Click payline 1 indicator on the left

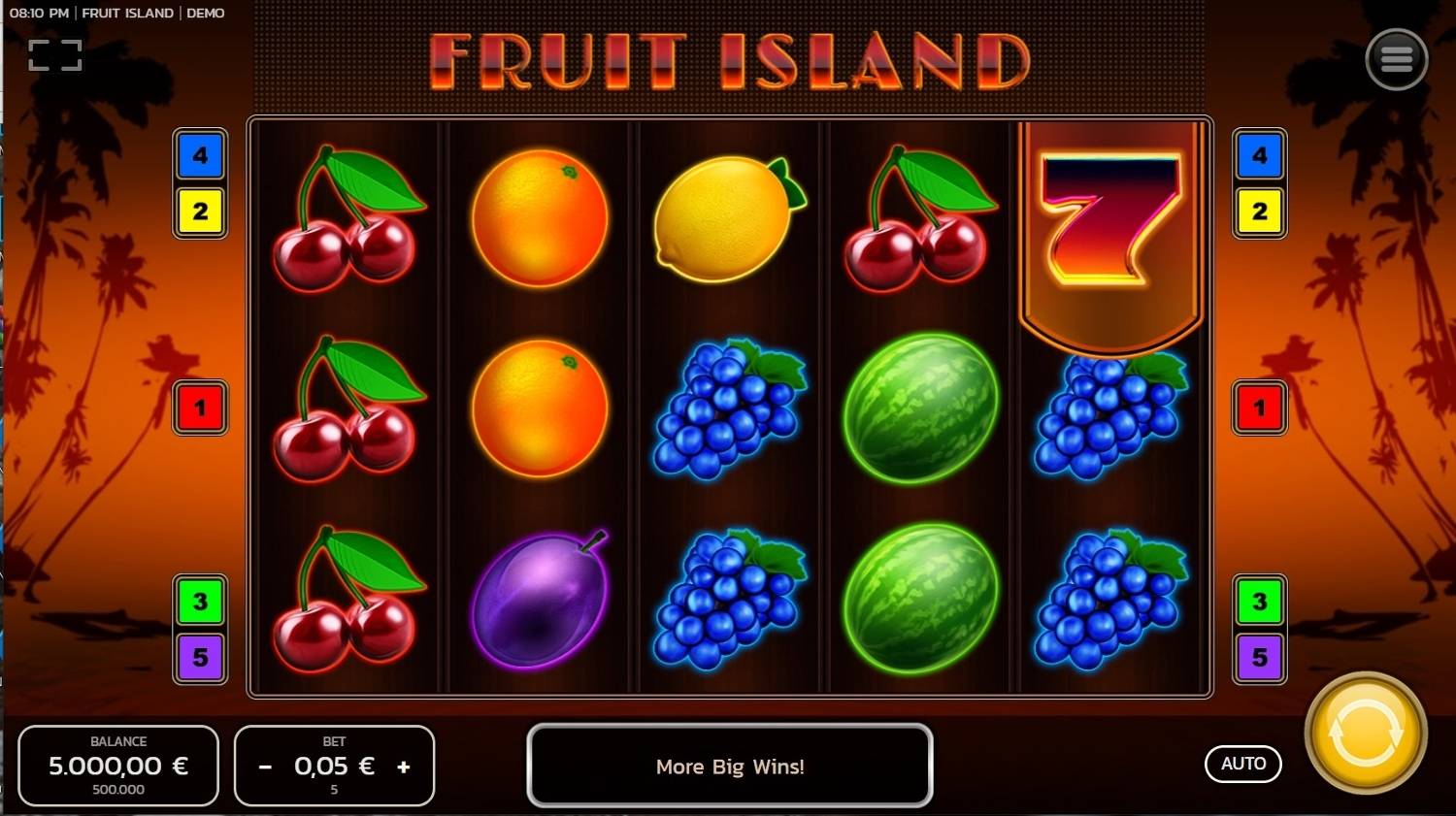201,408
